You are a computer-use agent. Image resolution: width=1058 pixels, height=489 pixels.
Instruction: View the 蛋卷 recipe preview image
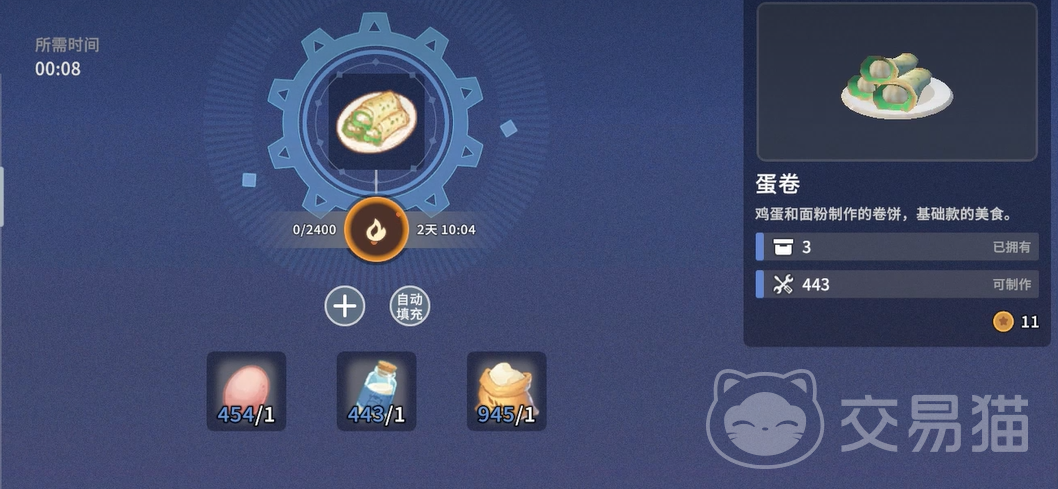[x=895, y=82]
